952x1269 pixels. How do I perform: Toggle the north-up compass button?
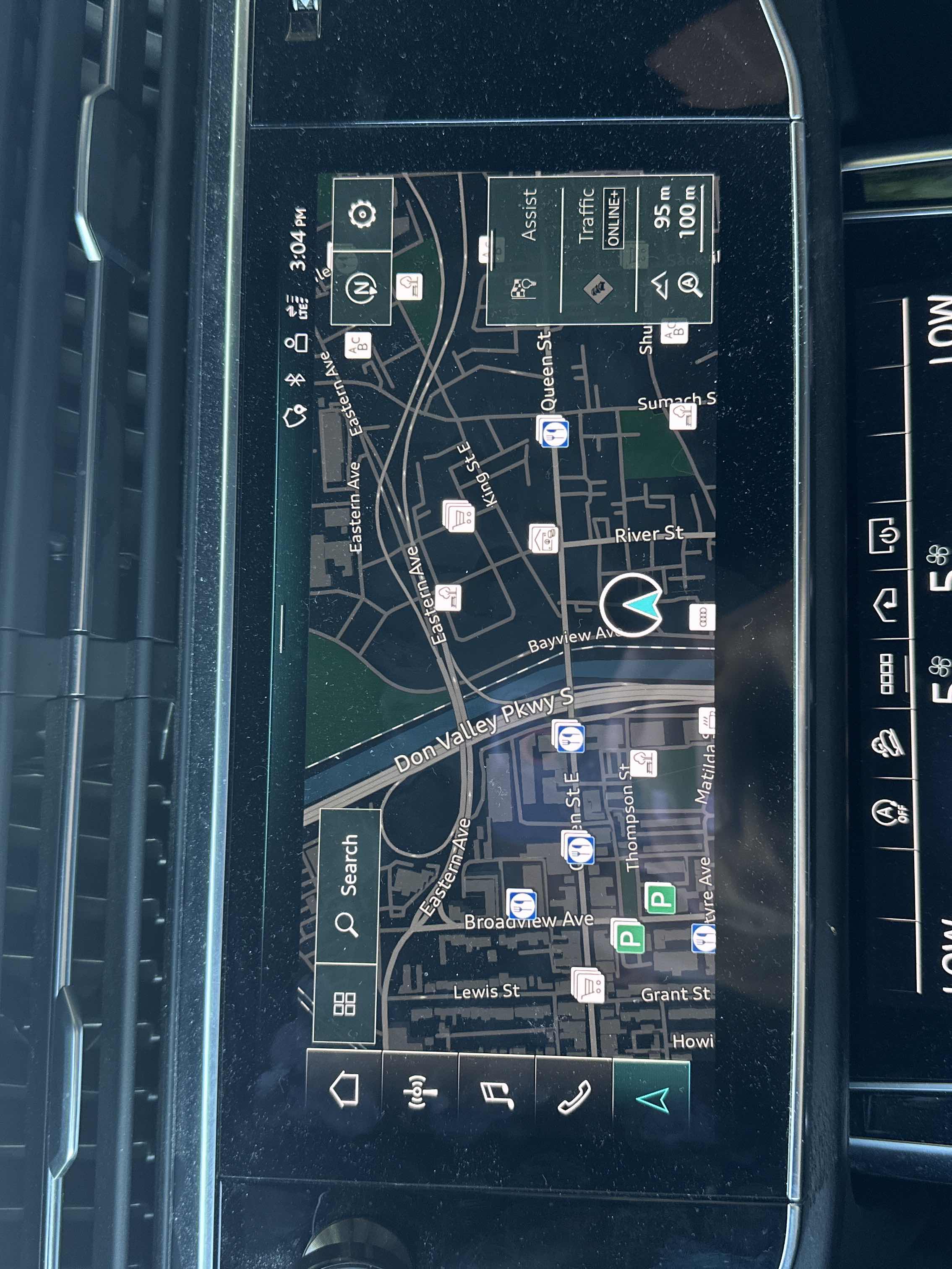click(361, 287)
